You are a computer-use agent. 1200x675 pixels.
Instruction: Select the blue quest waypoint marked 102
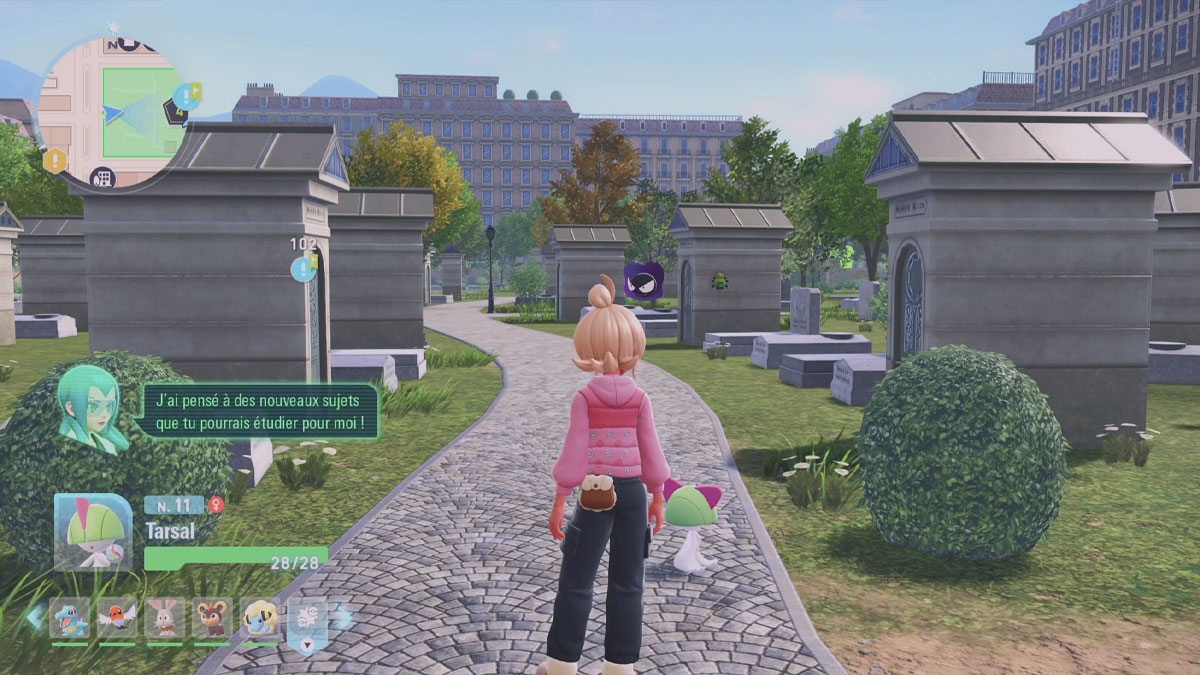[x=303, y=268]
